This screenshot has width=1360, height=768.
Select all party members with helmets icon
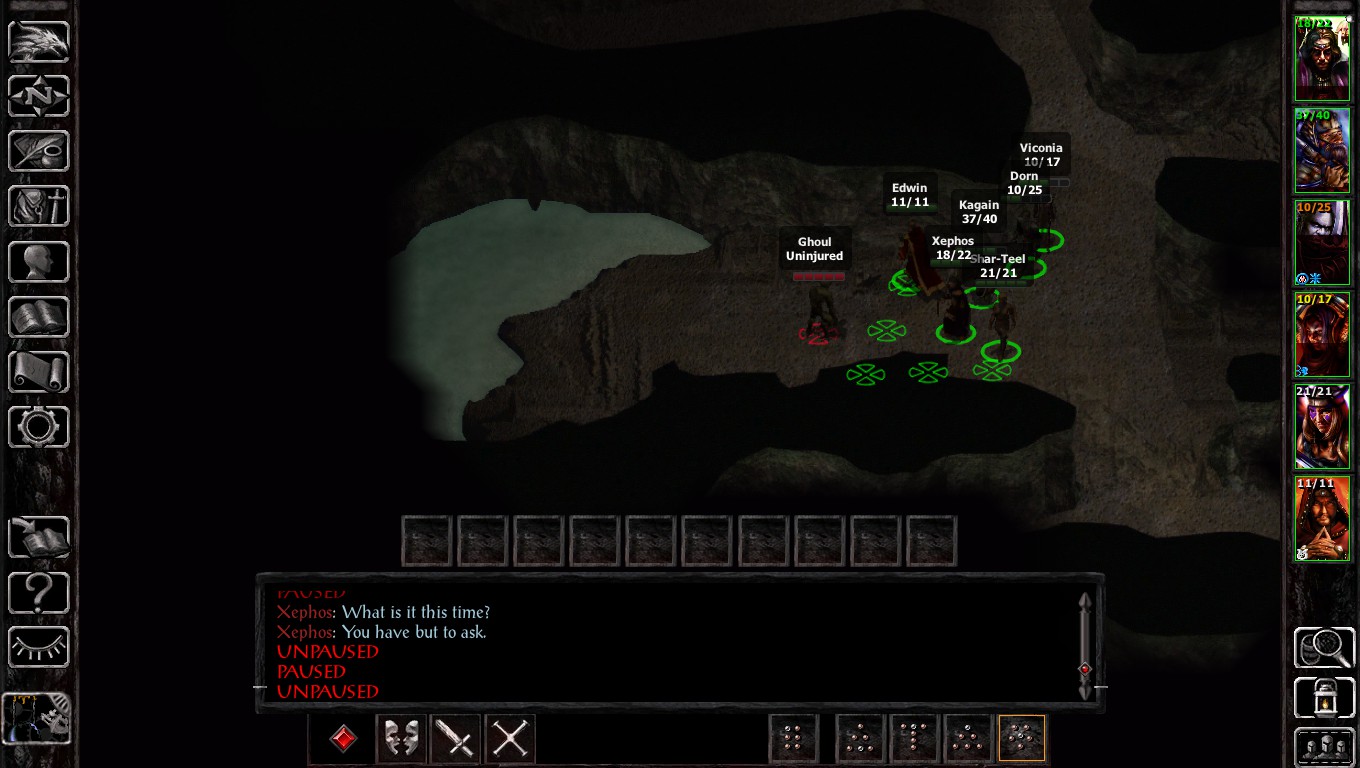[1323, 747]
